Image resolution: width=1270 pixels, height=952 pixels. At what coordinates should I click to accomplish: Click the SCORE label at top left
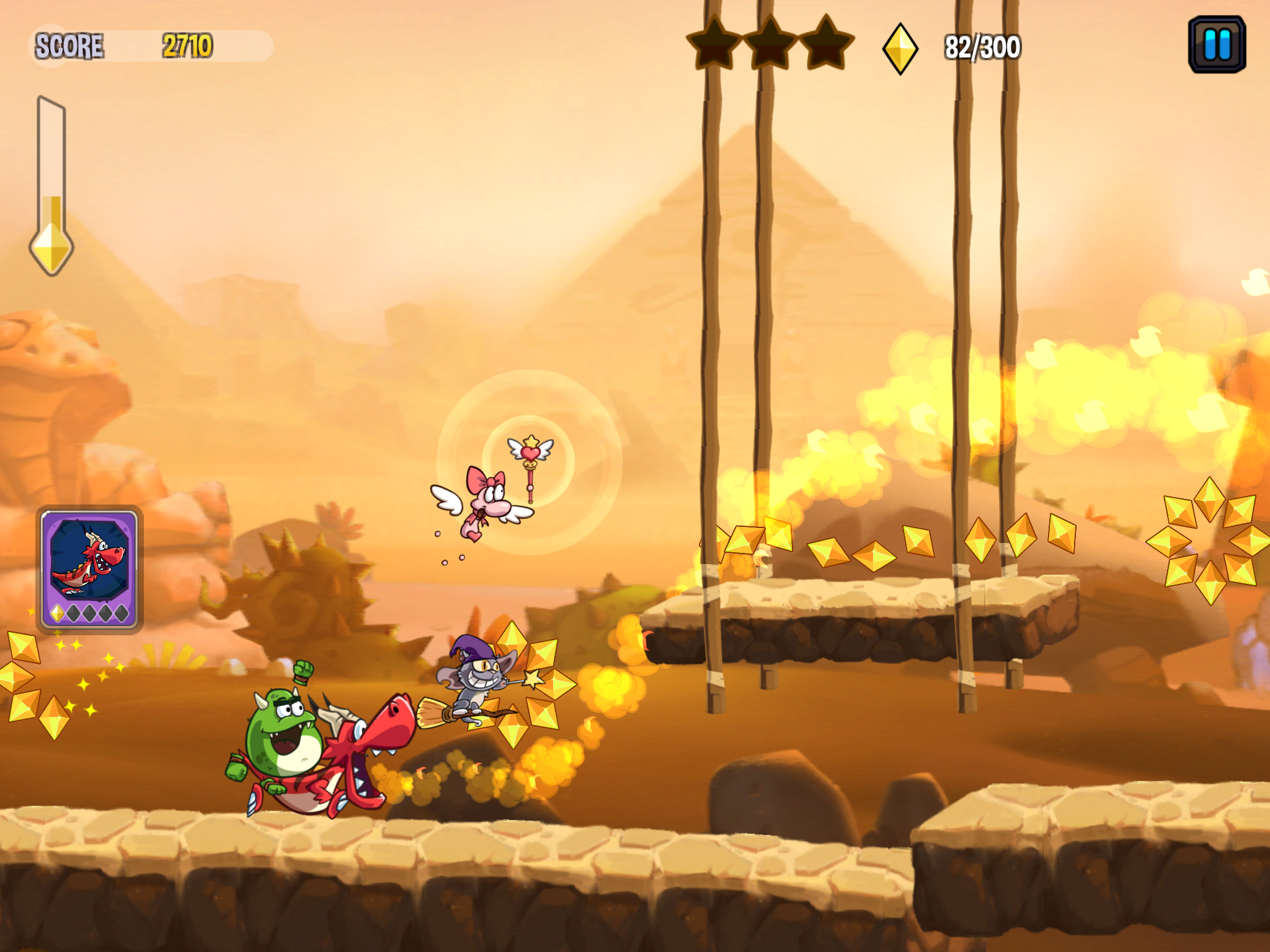tap(70, 45)
